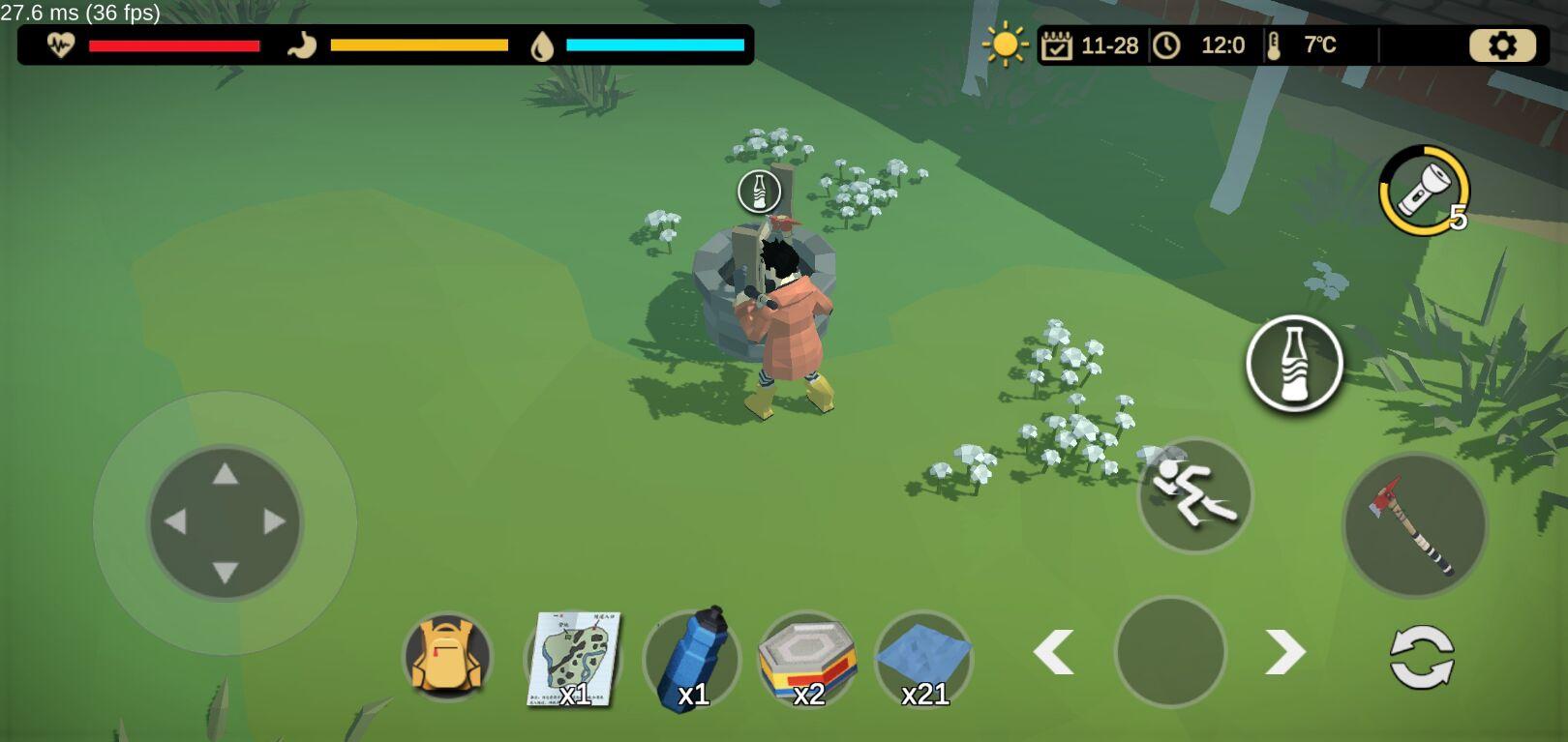Activate the sprint running button
Image resolution: width=1568 pixels, height=742 pixels.
pos(1194,495)
